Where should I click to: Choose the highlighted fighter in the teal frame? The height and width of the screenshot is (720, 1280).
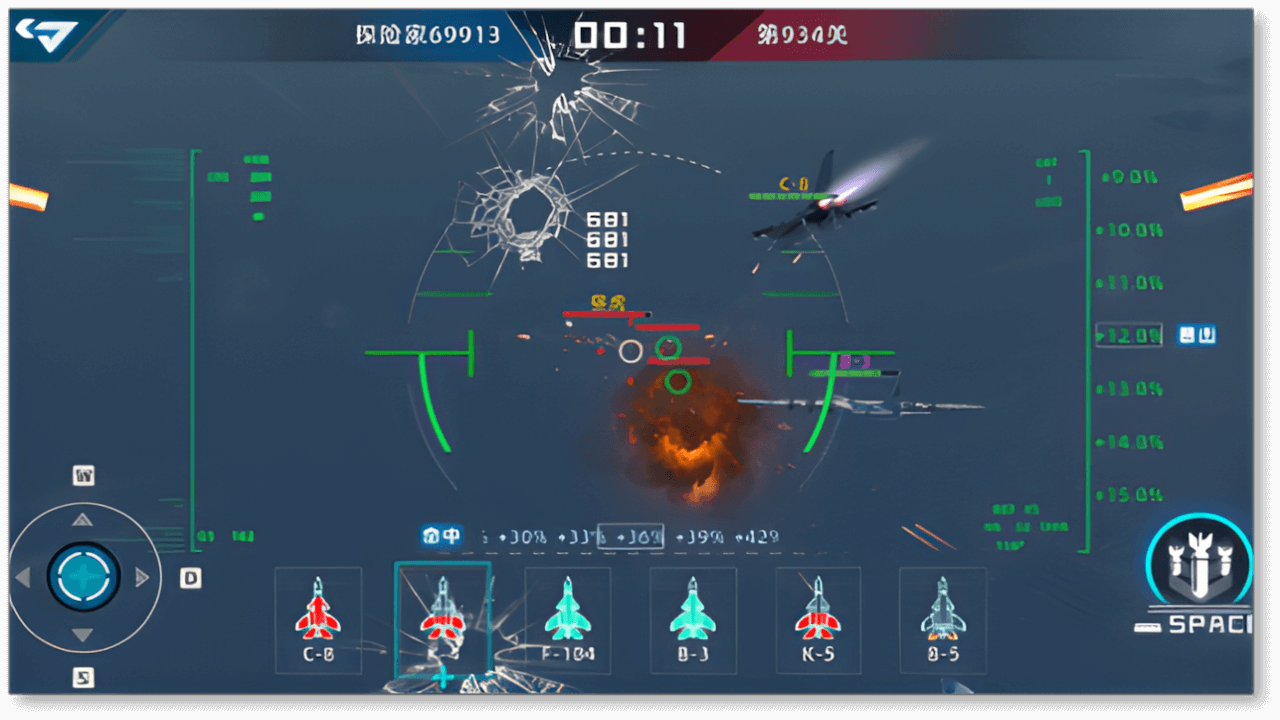(x=442, y=619)
